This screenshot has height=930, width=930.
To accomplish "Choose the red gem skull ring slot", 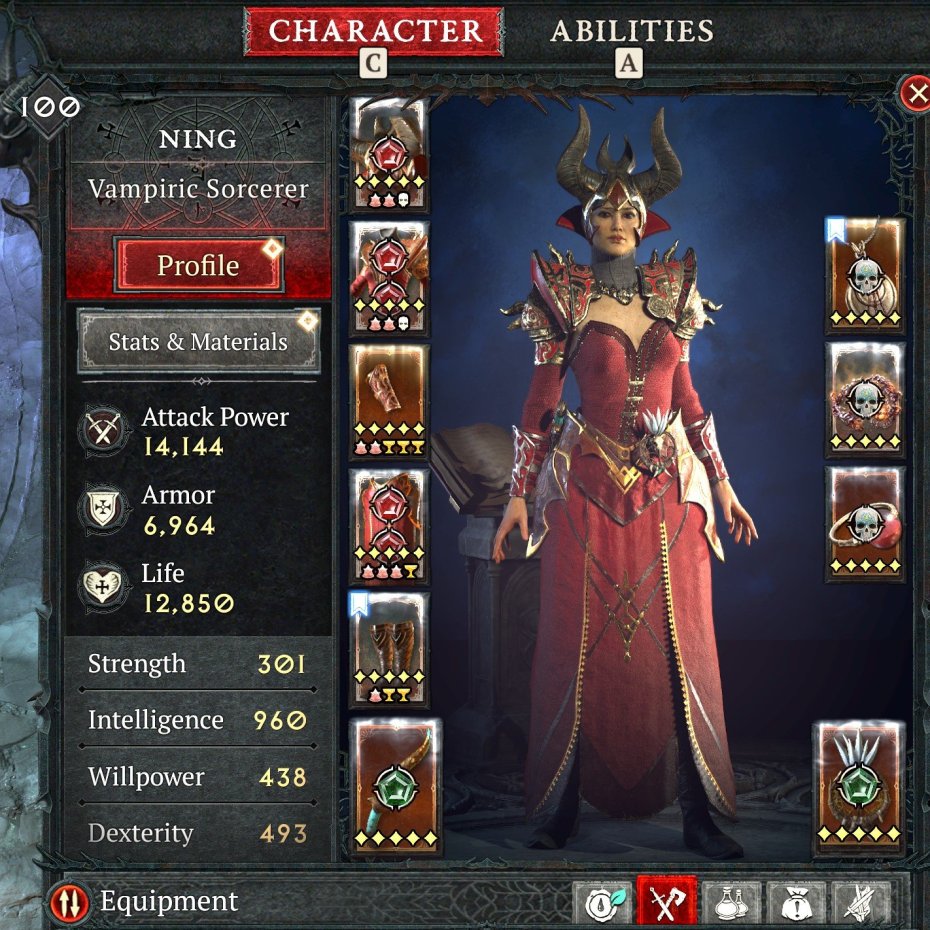I will tap(865, 523).
